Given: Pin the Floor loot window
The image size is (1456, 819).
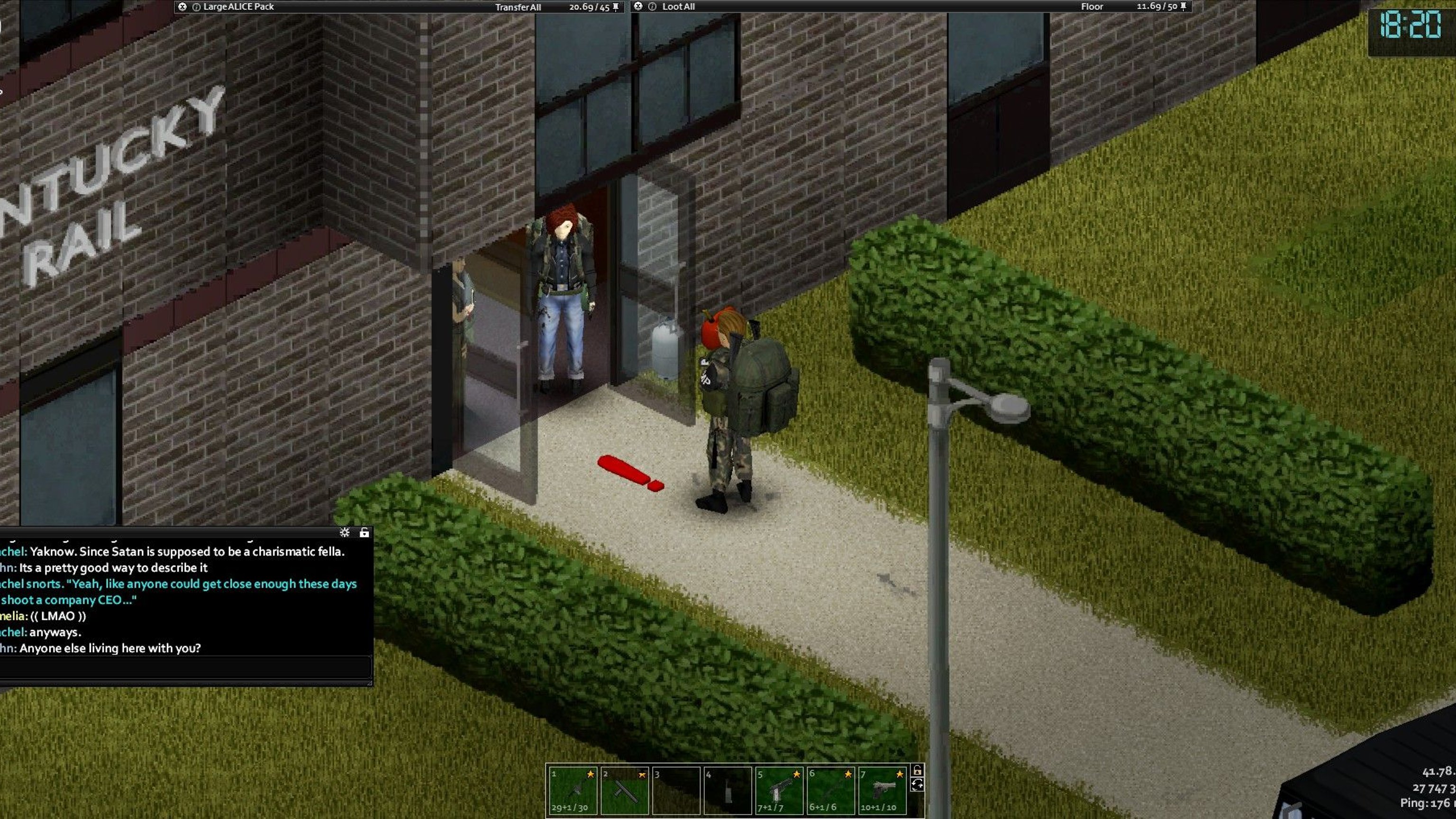Looking at the screenshot, I should pos(1183,6).
